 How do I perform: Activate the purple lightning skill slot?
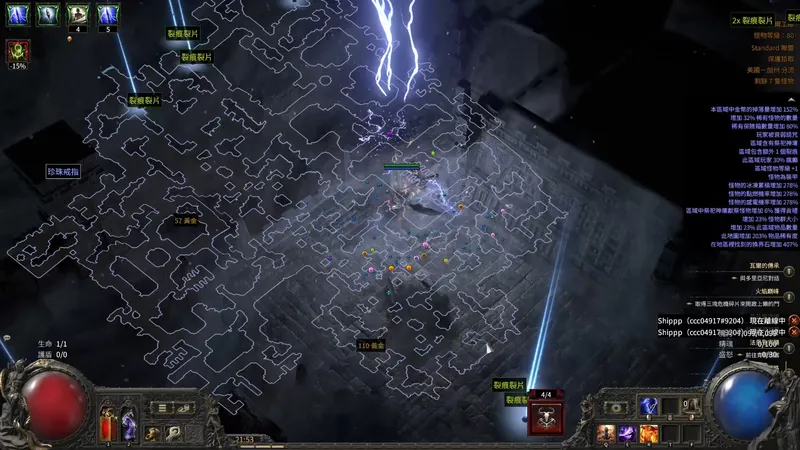pyautogui.click(x=627, y=432)
